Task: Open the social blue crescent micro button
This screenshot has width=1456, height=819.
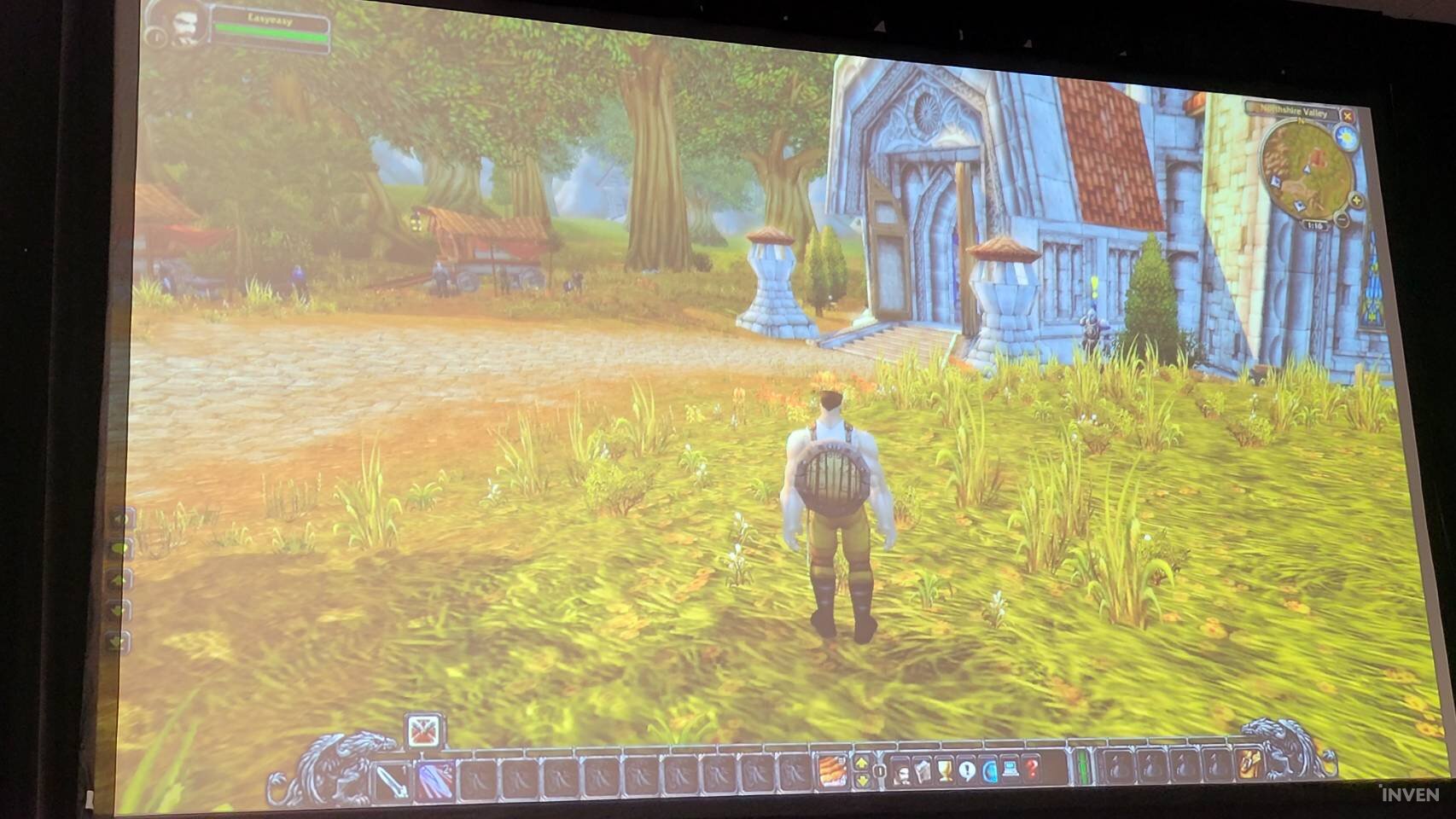Action: point(989,771)
